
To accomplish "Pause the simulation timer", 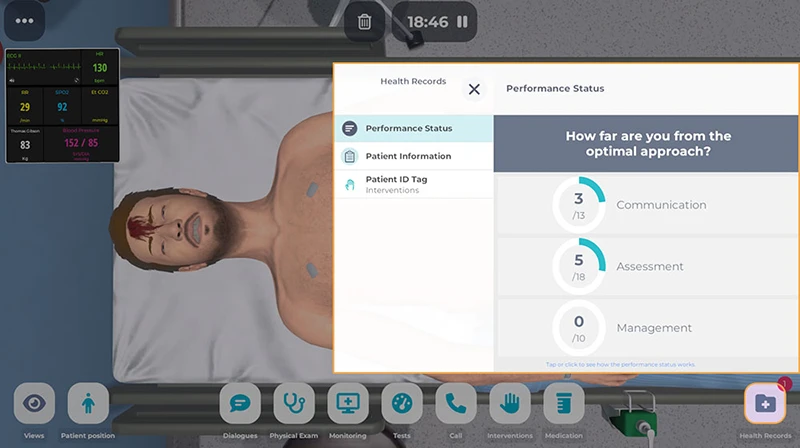I will tap(462, 21).
